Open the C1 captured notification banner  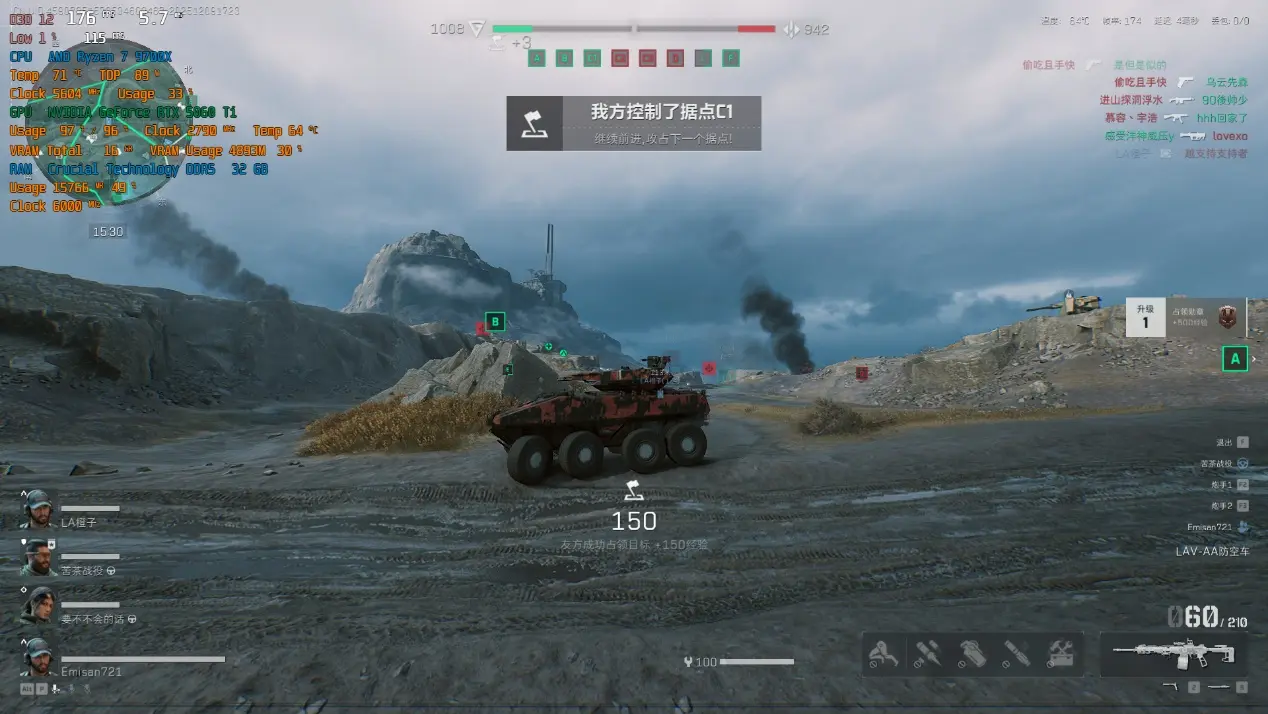click(633, 123)
